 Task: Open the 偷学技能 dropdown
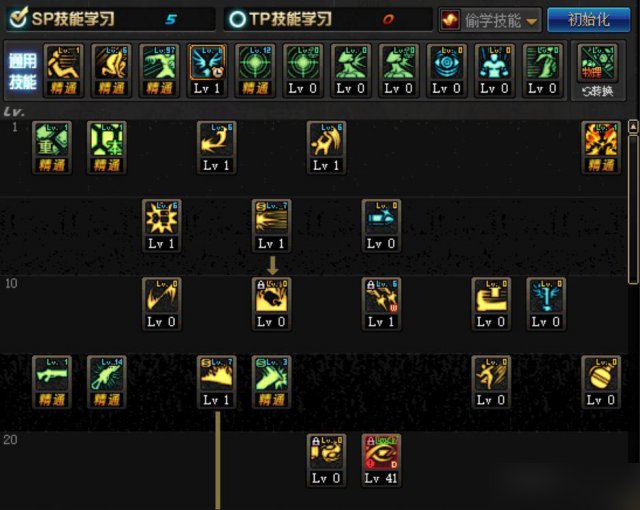tap(490, 20)
